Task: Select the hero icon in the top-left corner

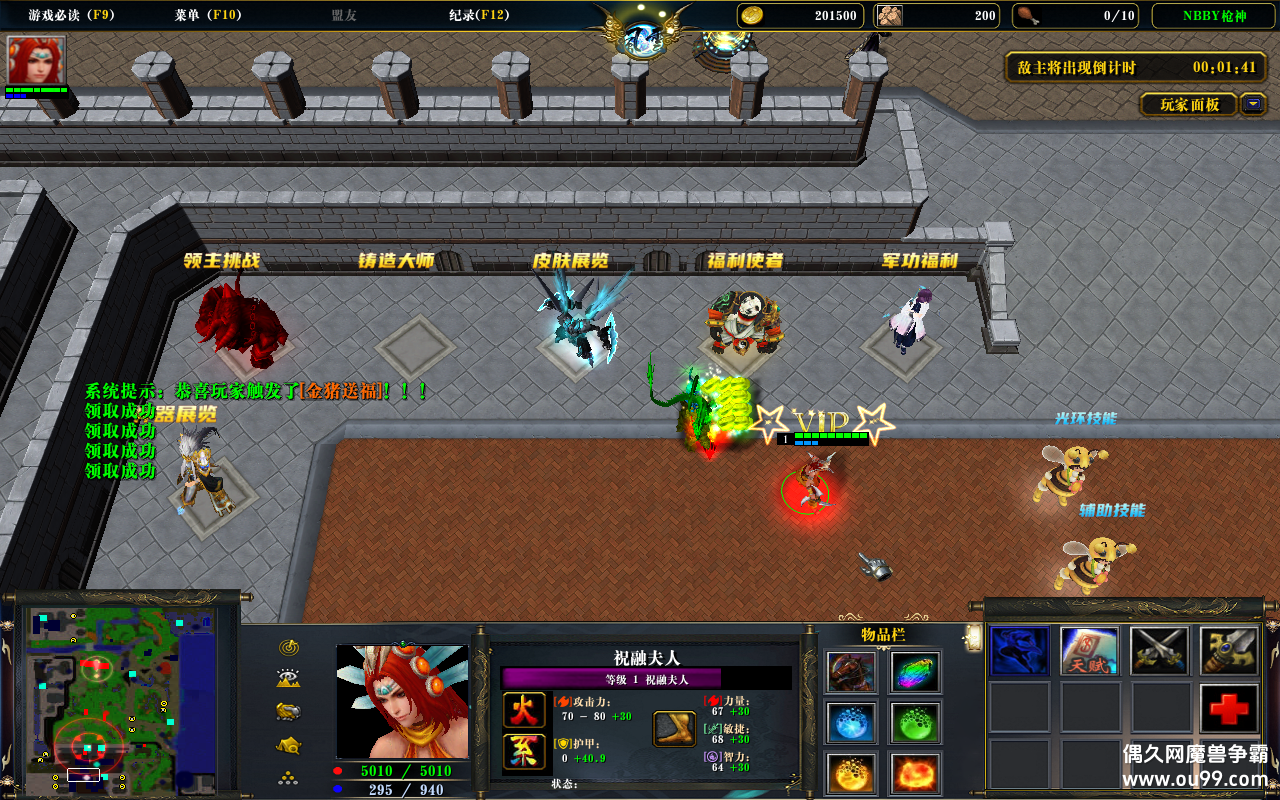Action: (36, 61)
